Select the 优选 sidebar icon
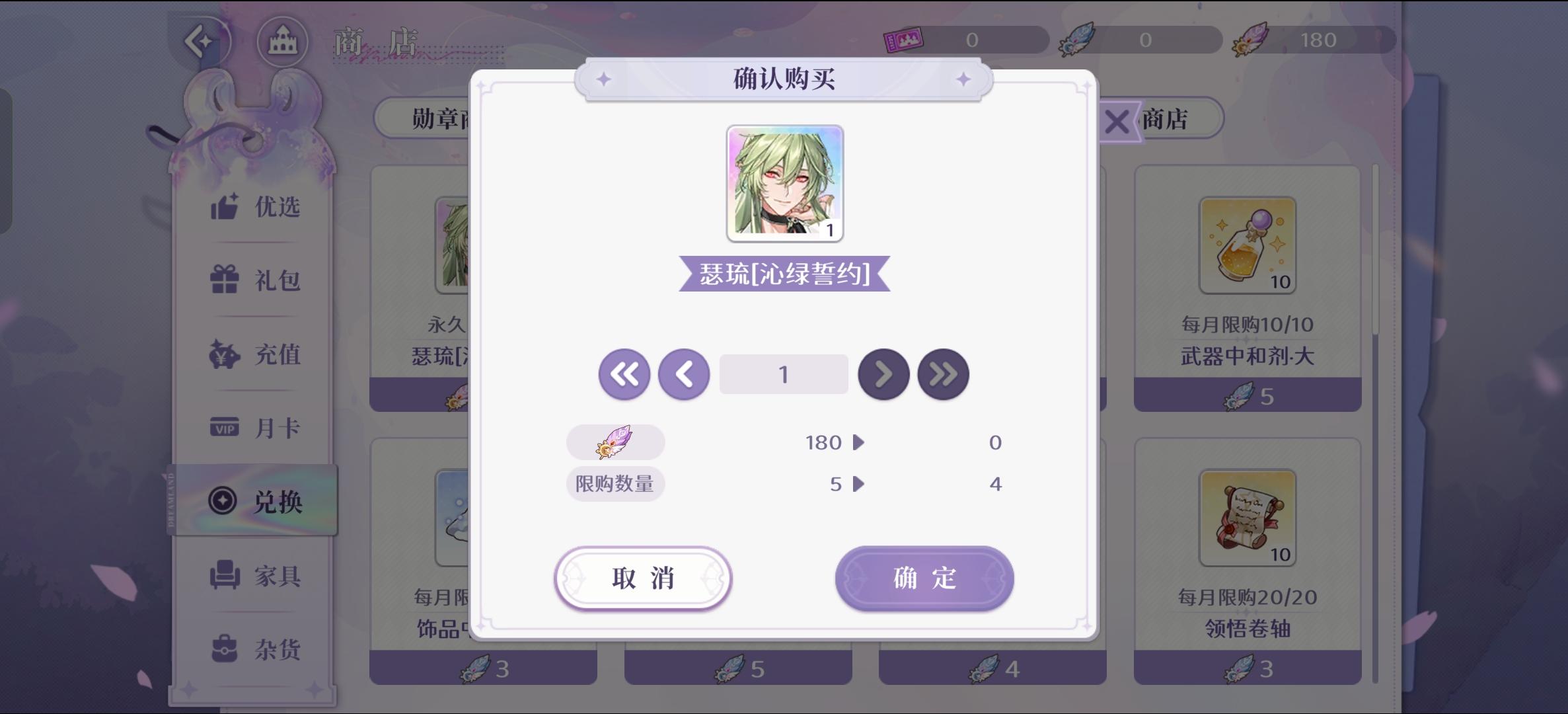Image resolution: width=1568 pixels, height=714 pixels. click(x=258, y=208)
